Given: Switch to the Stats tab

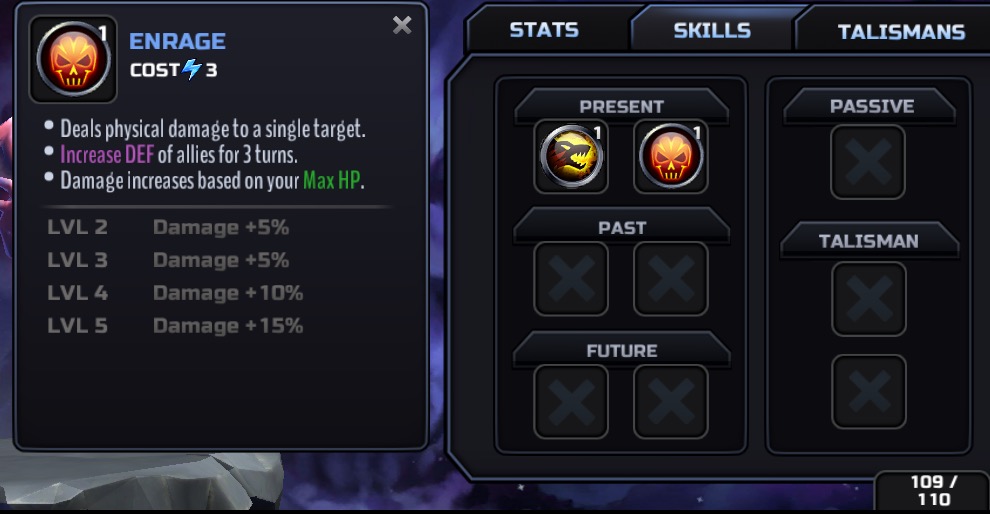Looking at the screenshot, I should tap(543, 30).
